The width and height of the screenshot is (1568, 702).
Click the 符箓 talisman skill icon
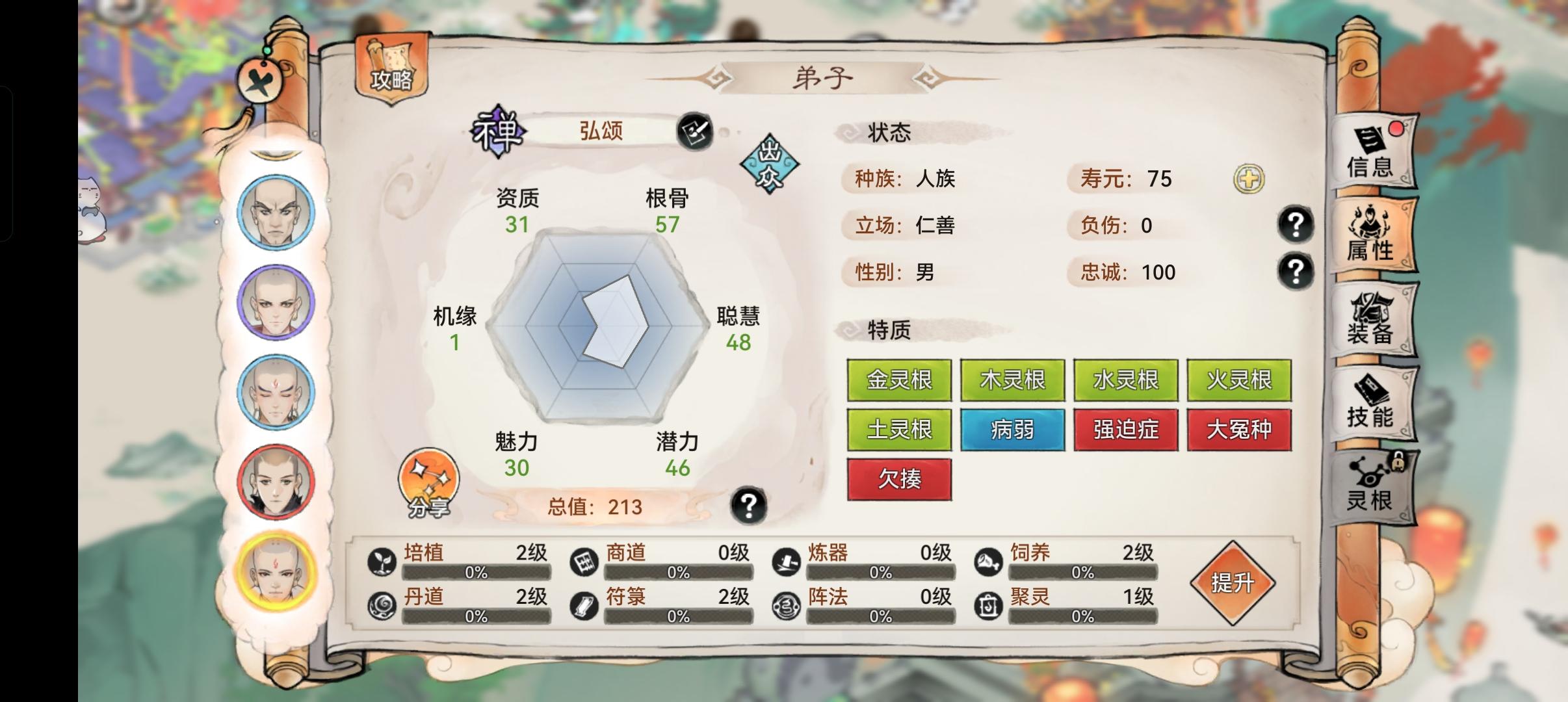point(584,606)
